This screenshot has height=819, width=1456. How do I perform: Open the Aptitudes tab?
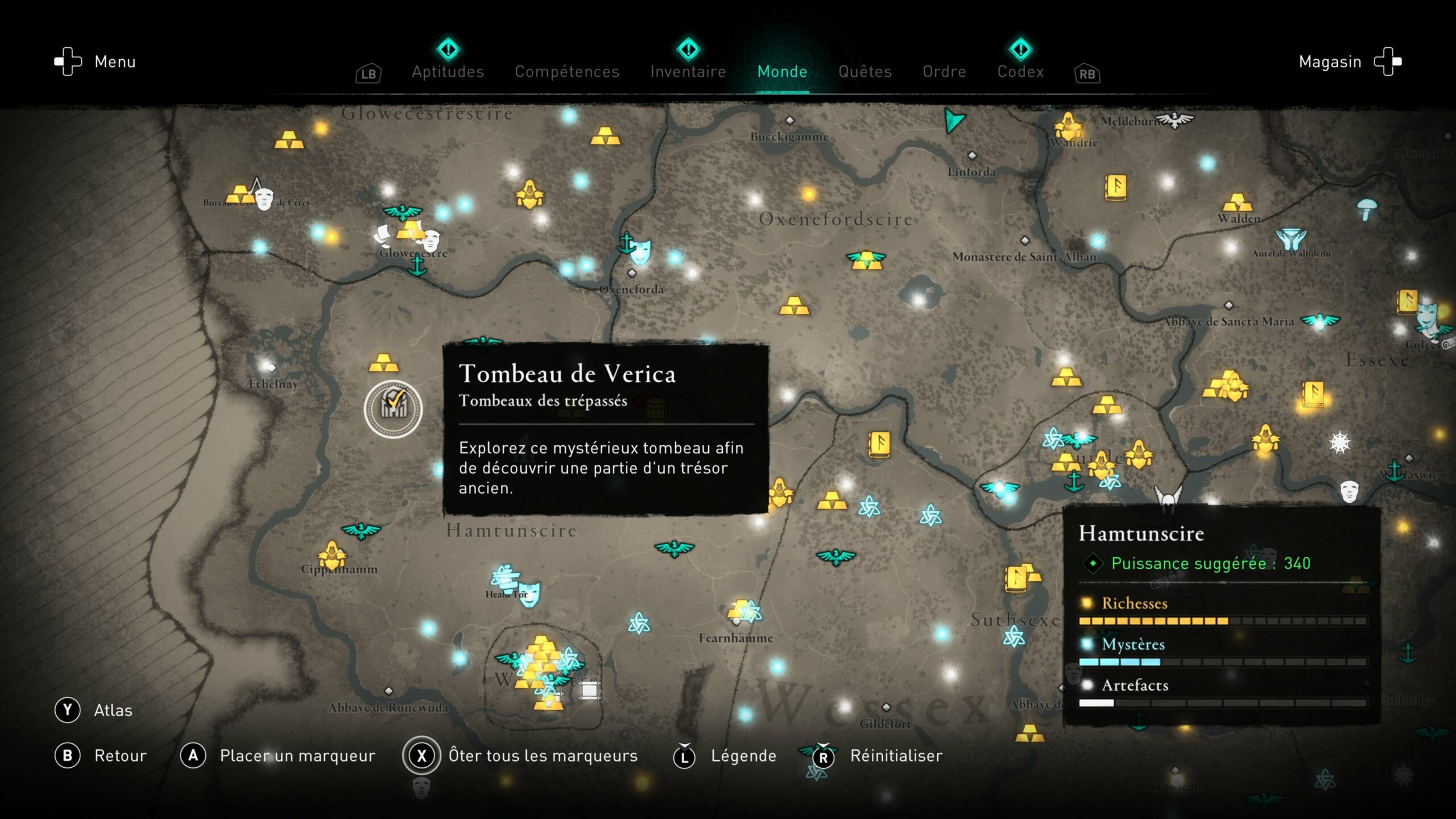[x=448, y=72]
